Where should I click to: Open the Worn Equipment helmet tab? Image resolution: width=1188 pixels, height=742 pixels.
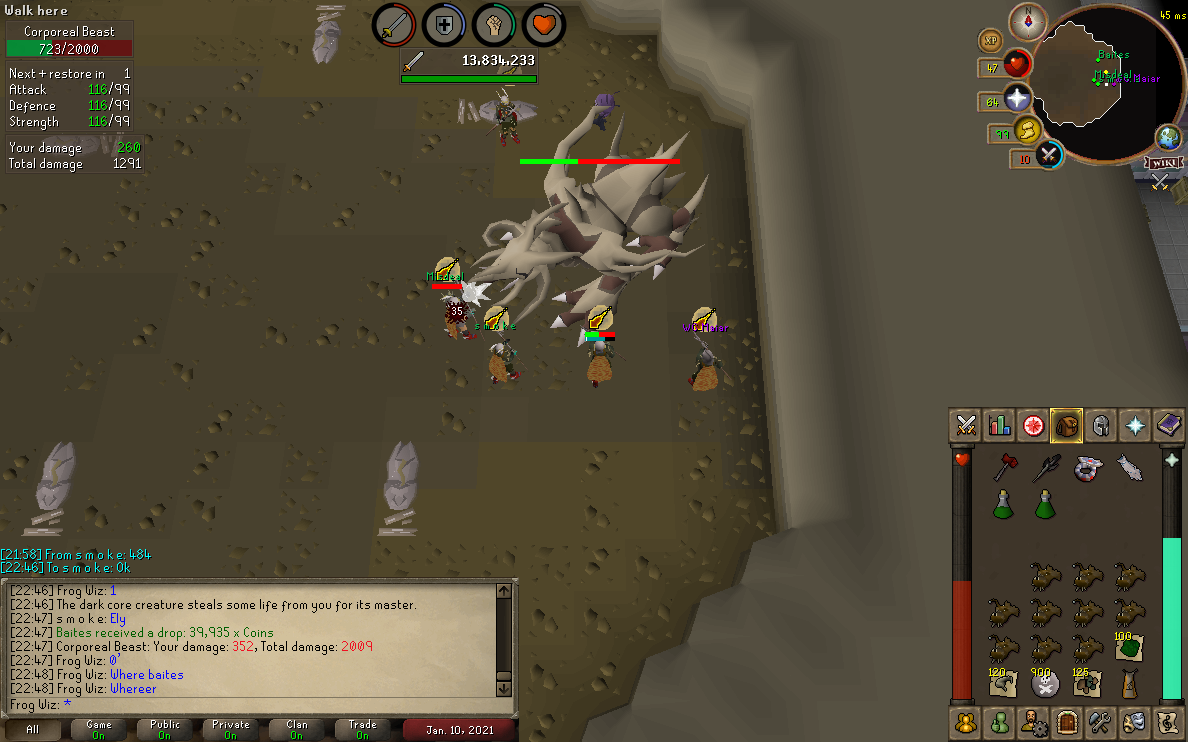pyautogui.click(x=1101, y=425)
